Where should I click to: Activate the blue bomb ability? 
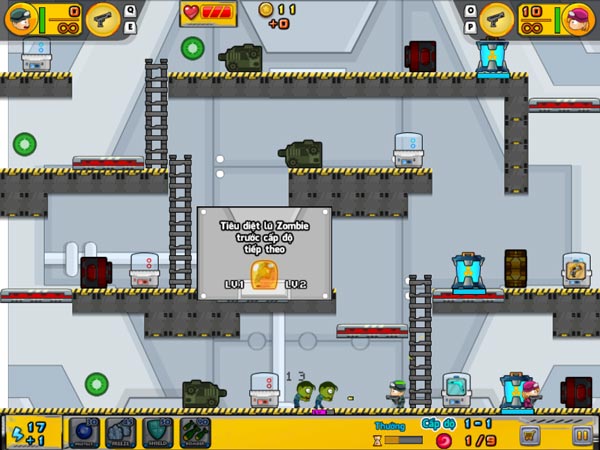click(x=84, y=433)
